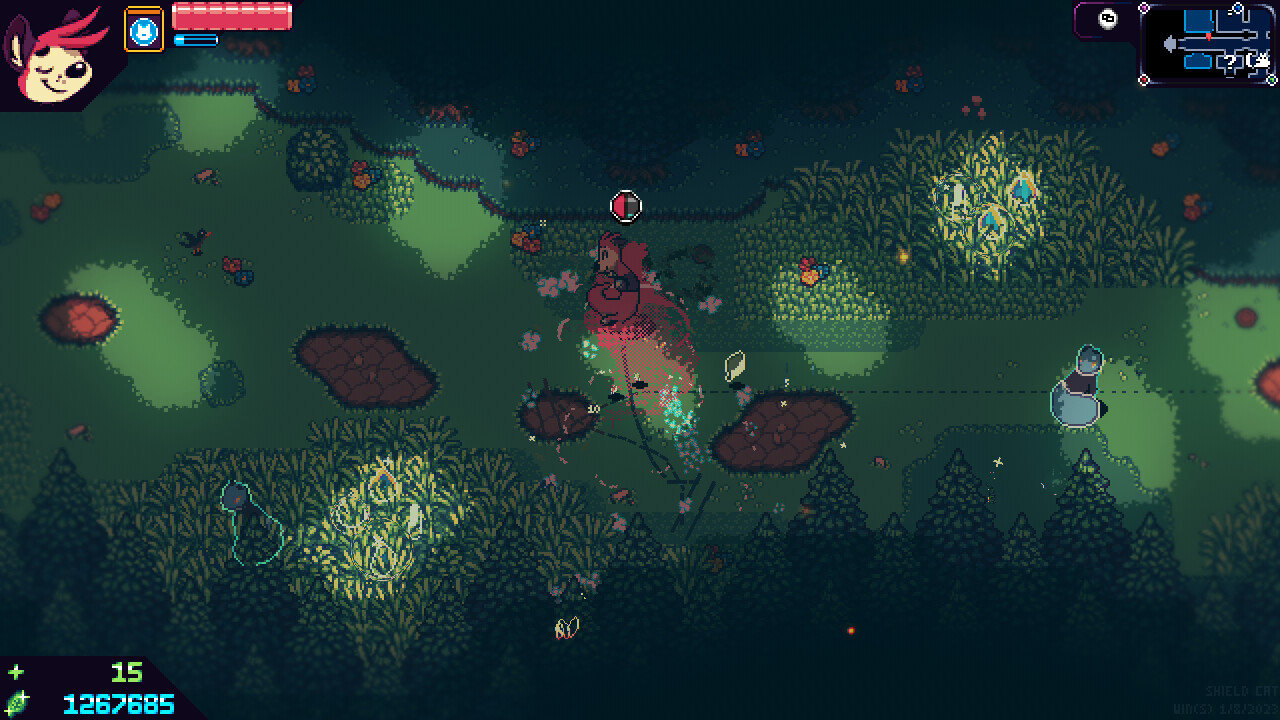Click the white arrow marker on the minimap
The width and height of the screenshot is (1280, 720).
1170,43
